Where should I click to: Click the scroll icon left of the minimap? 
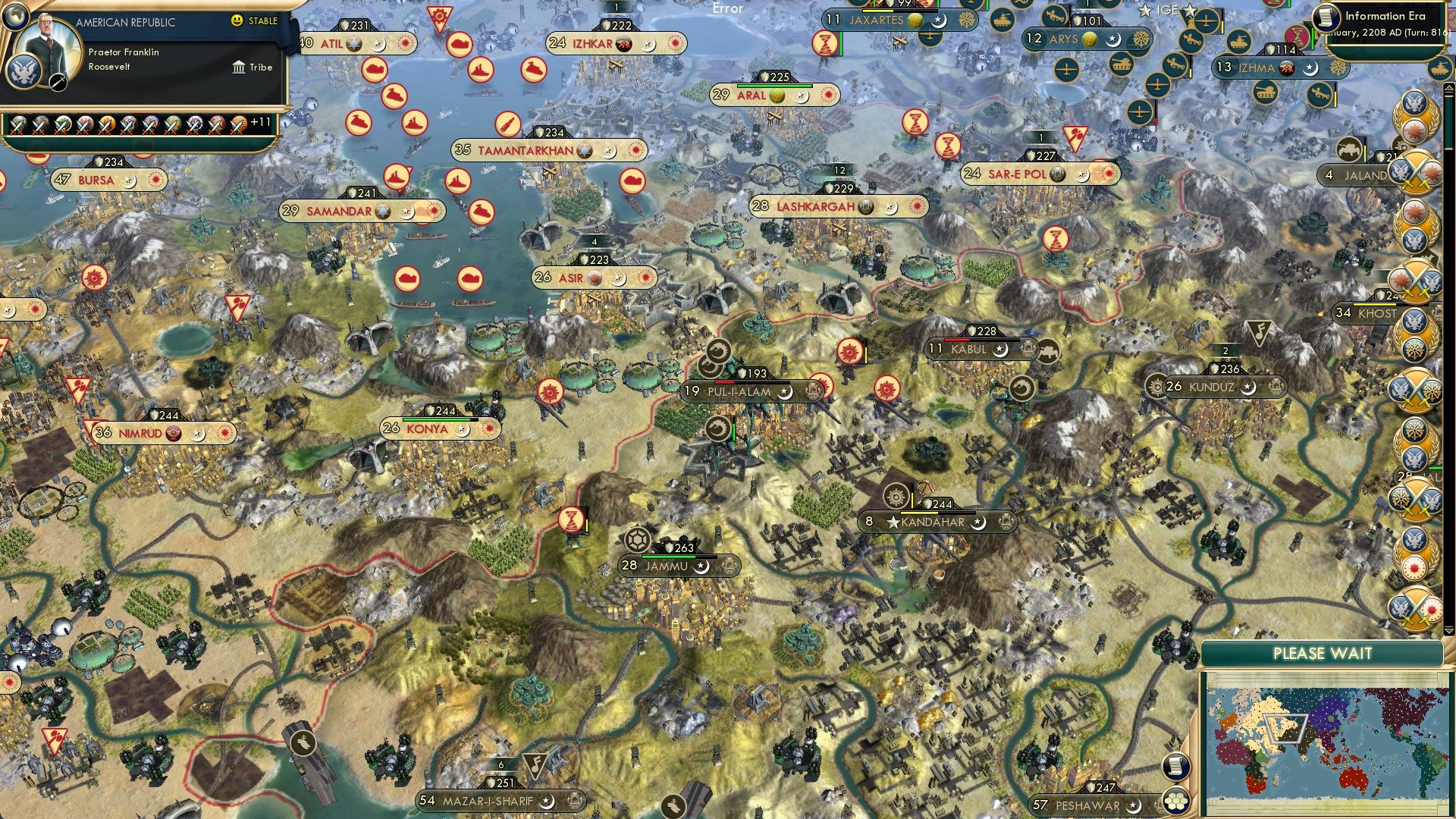1176,764
